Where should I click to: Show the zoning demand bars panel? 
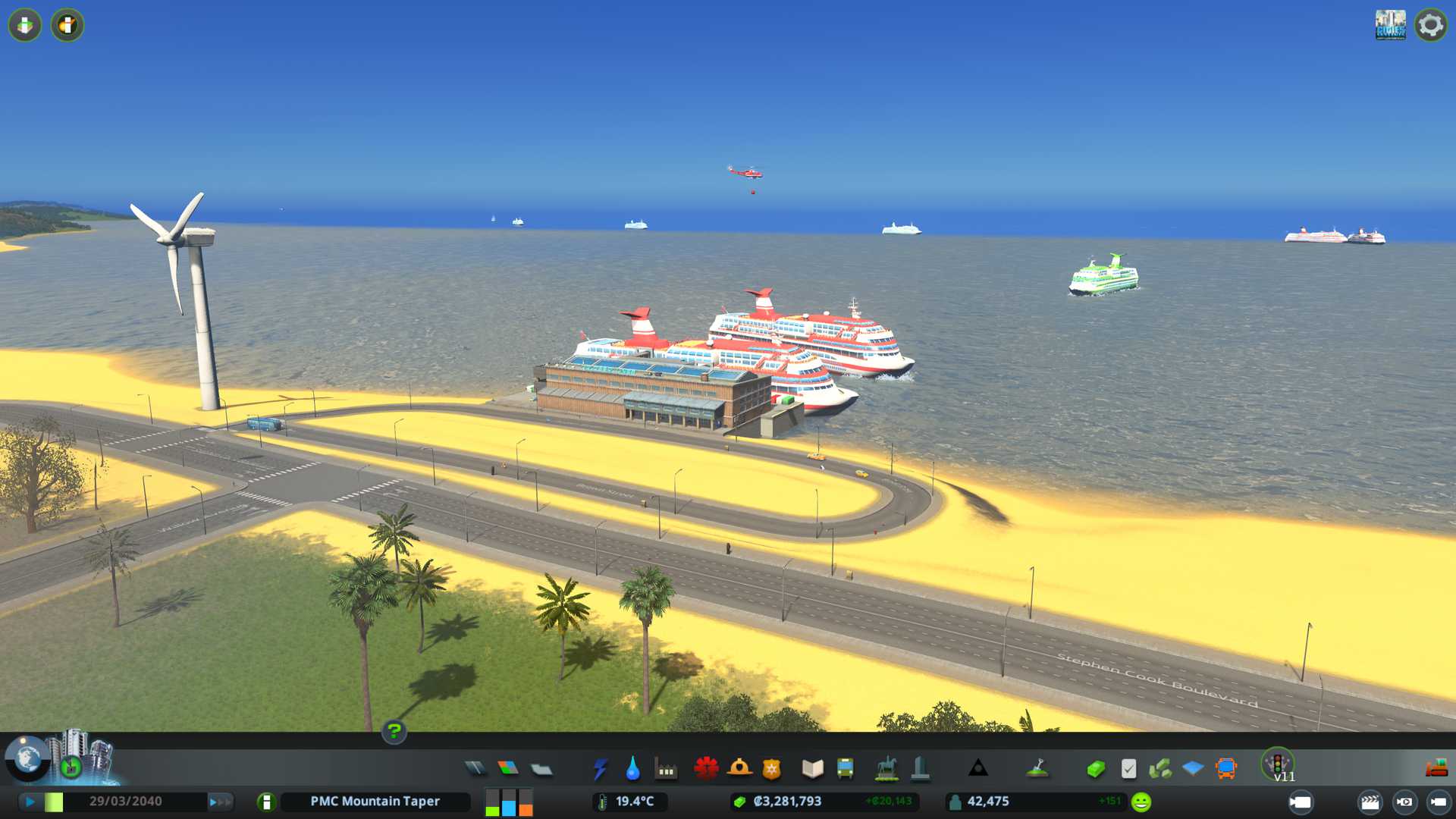click(509, 802)
